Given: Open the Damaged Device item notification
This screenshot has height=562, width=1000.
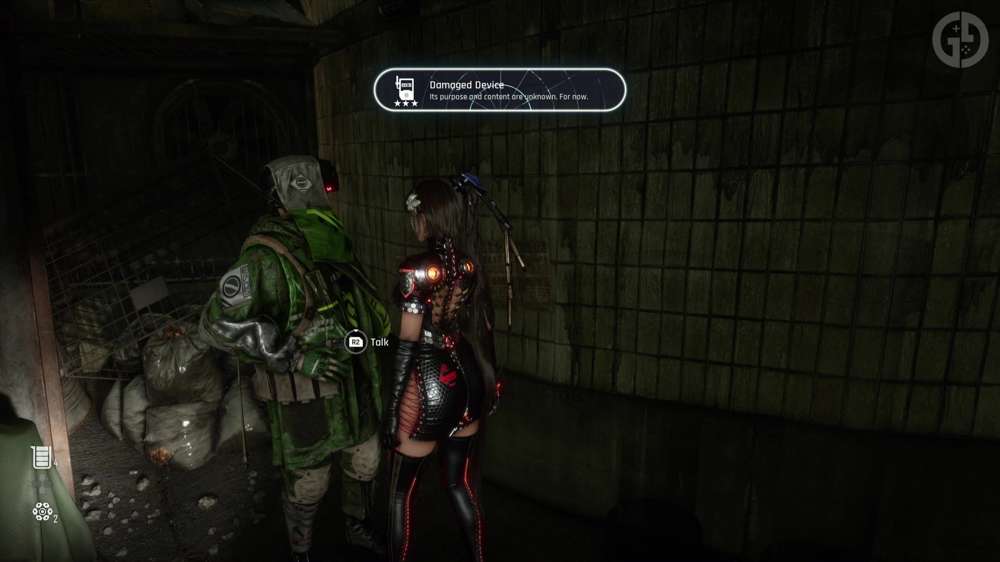Looking at the screenshot, I should click(x=500, y=90).
